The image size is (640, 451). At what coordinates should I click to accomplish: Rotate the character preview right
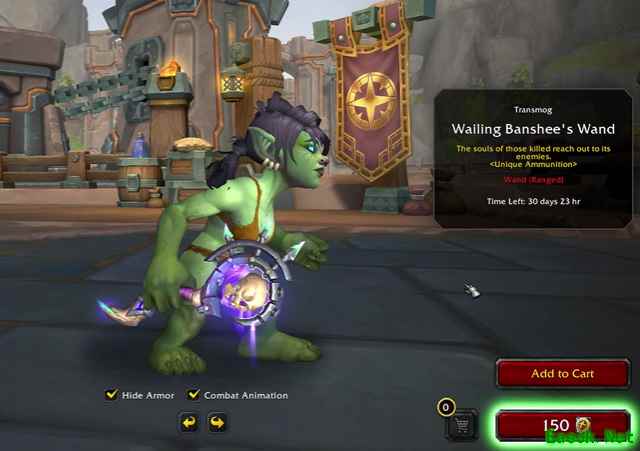pyautogui.click(x=216, y=423)
